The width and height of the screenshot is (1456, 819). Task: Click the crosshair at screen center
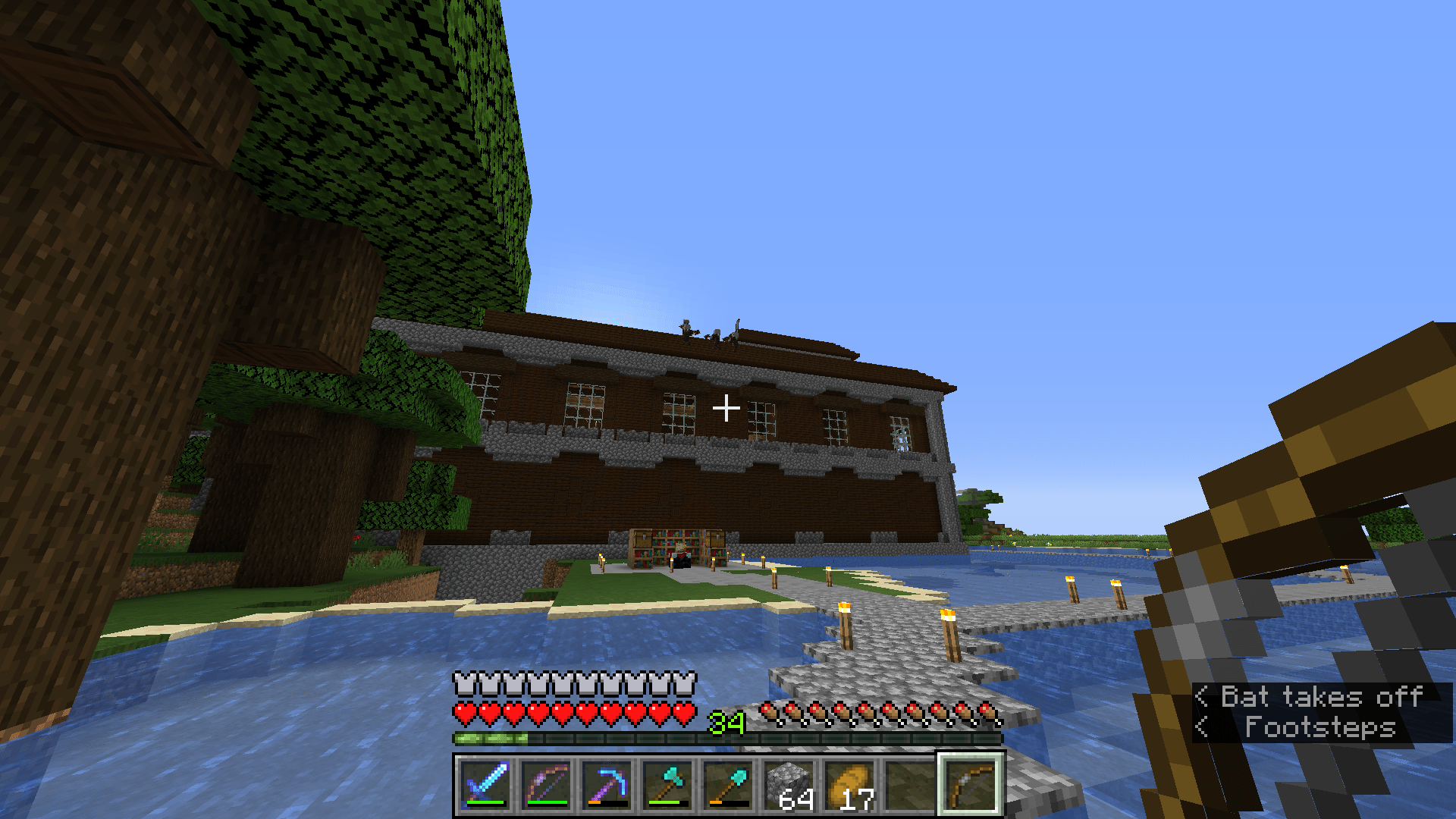click(727, 408)
